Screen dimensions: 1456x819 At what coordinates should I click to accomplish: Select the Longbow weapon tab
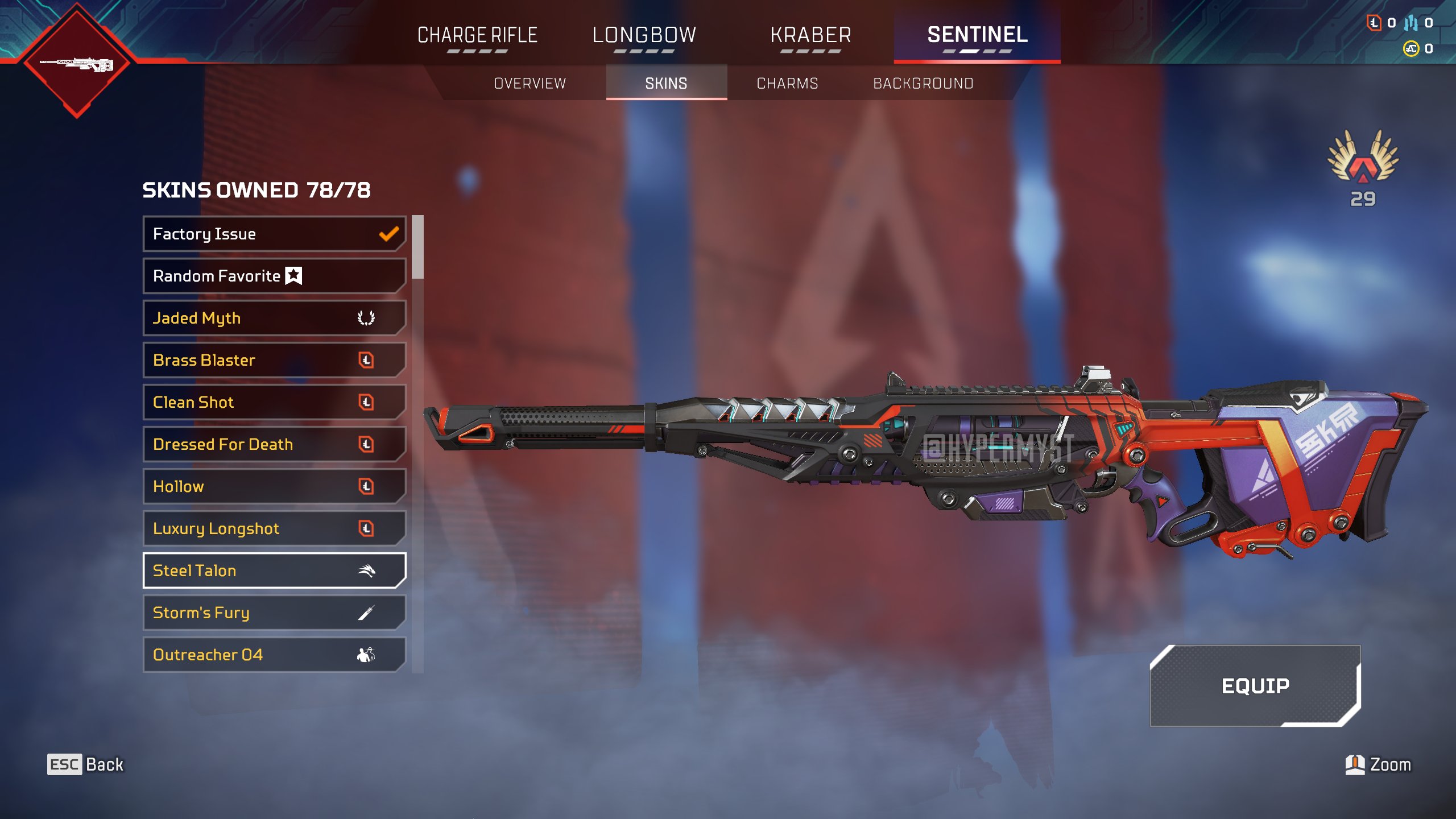click(644, 35)
